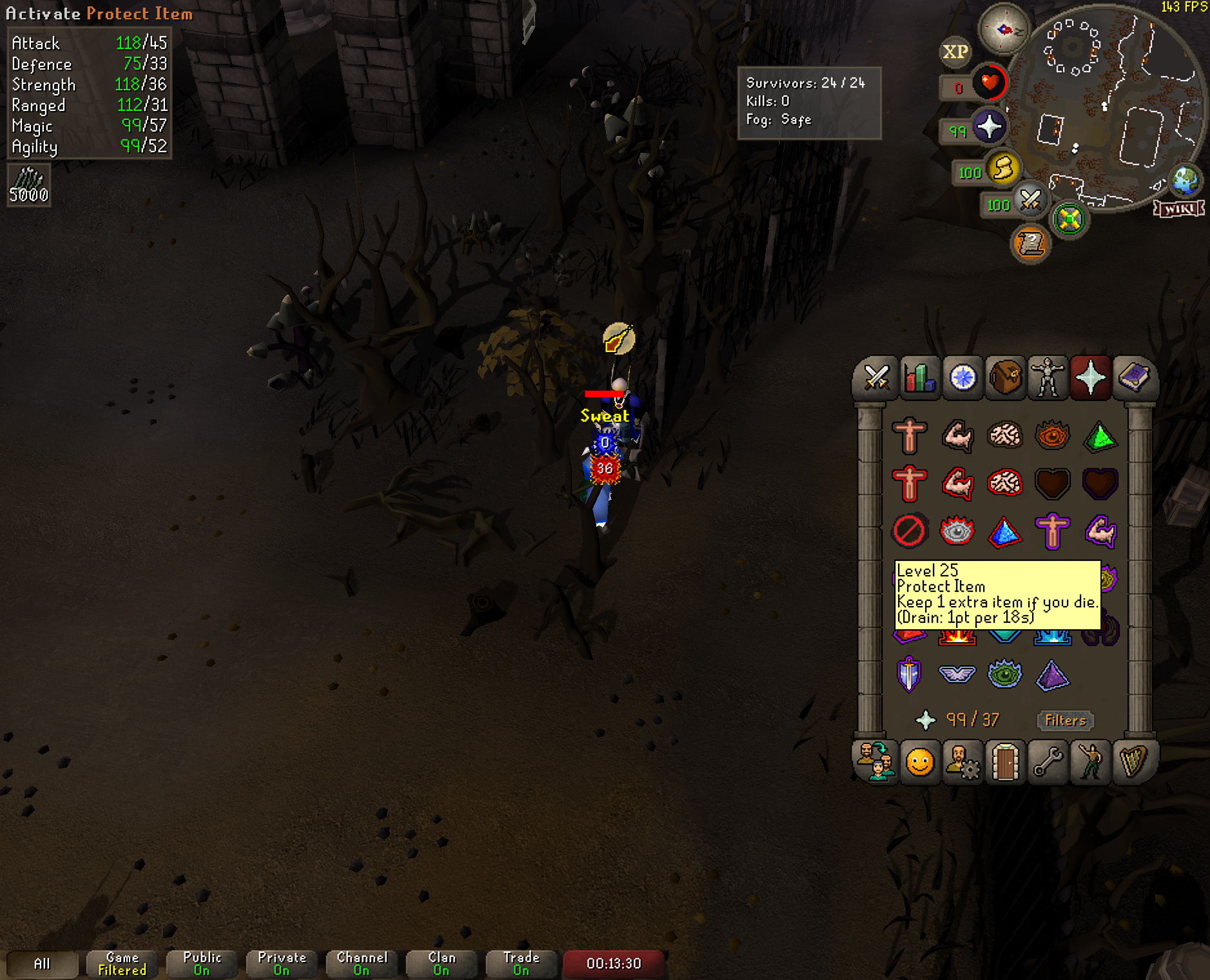Toggle the Public chat tab

coord(202,963)
